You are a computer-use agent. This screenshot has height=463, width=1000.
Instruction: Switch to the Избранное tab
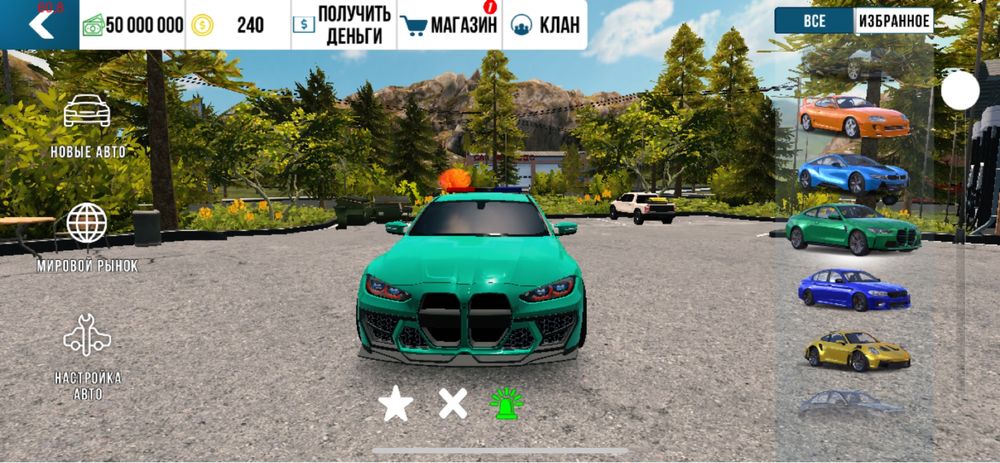coord(893,20)
